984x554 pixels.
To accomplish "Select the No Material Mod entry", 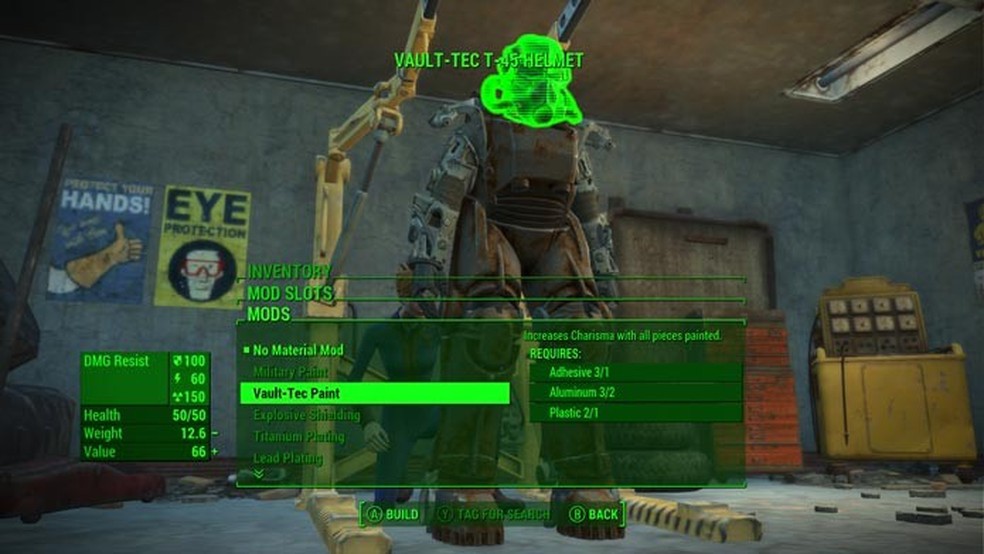I will [298, 350].
